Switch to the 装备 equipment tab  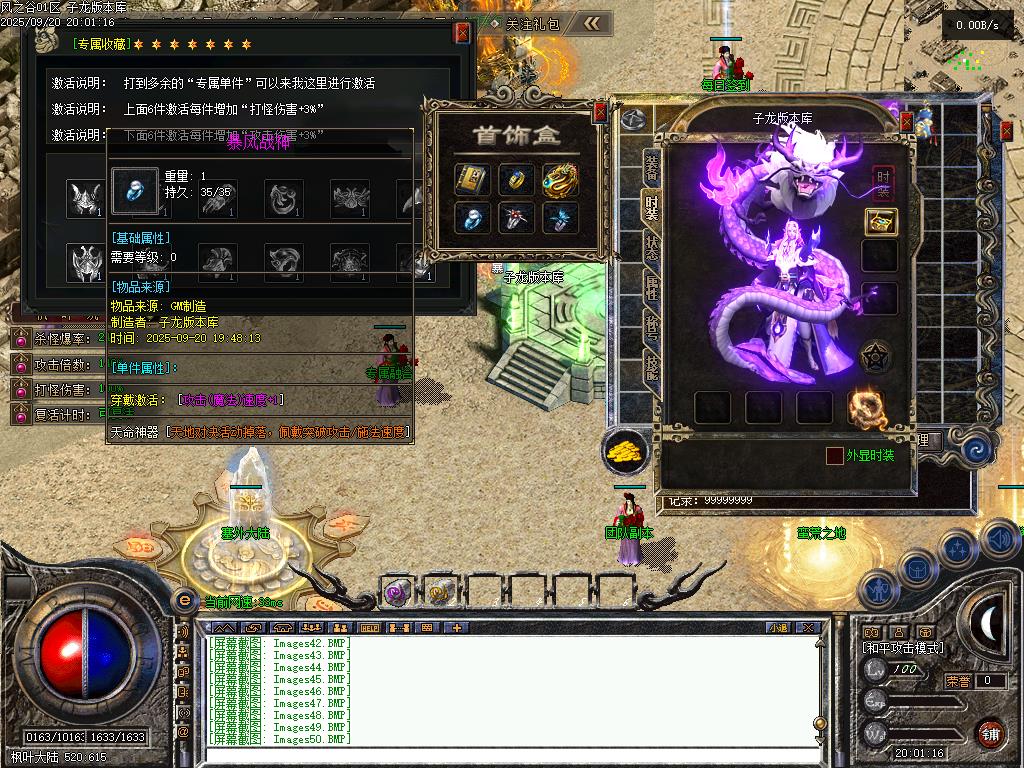click(x=651, y=169)
